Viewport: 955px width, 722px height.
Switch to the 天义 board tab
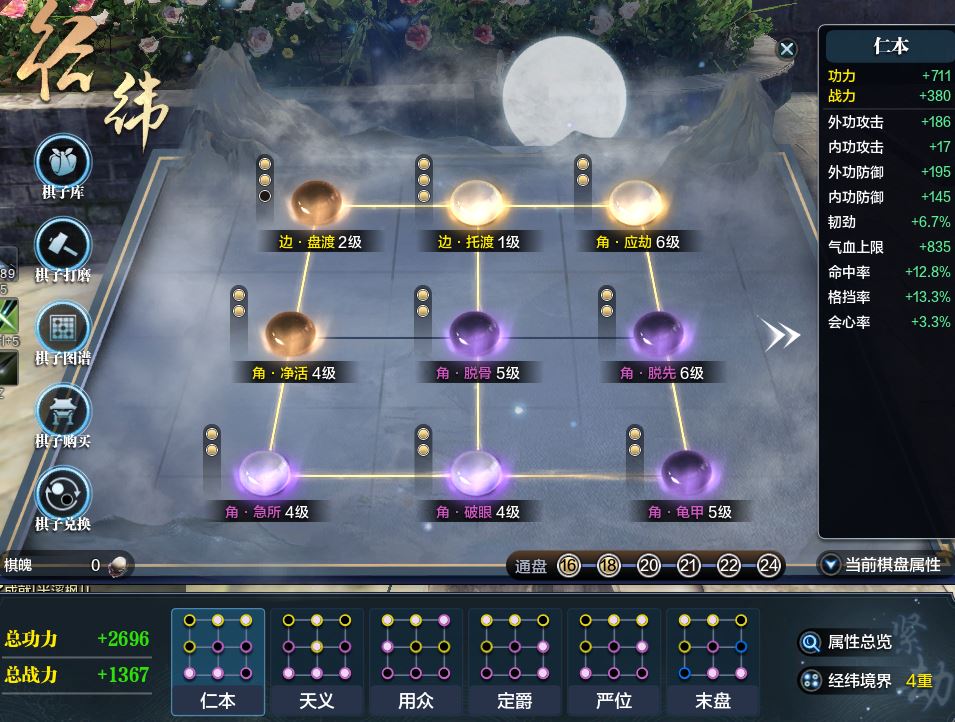click(x=317, y=660)
